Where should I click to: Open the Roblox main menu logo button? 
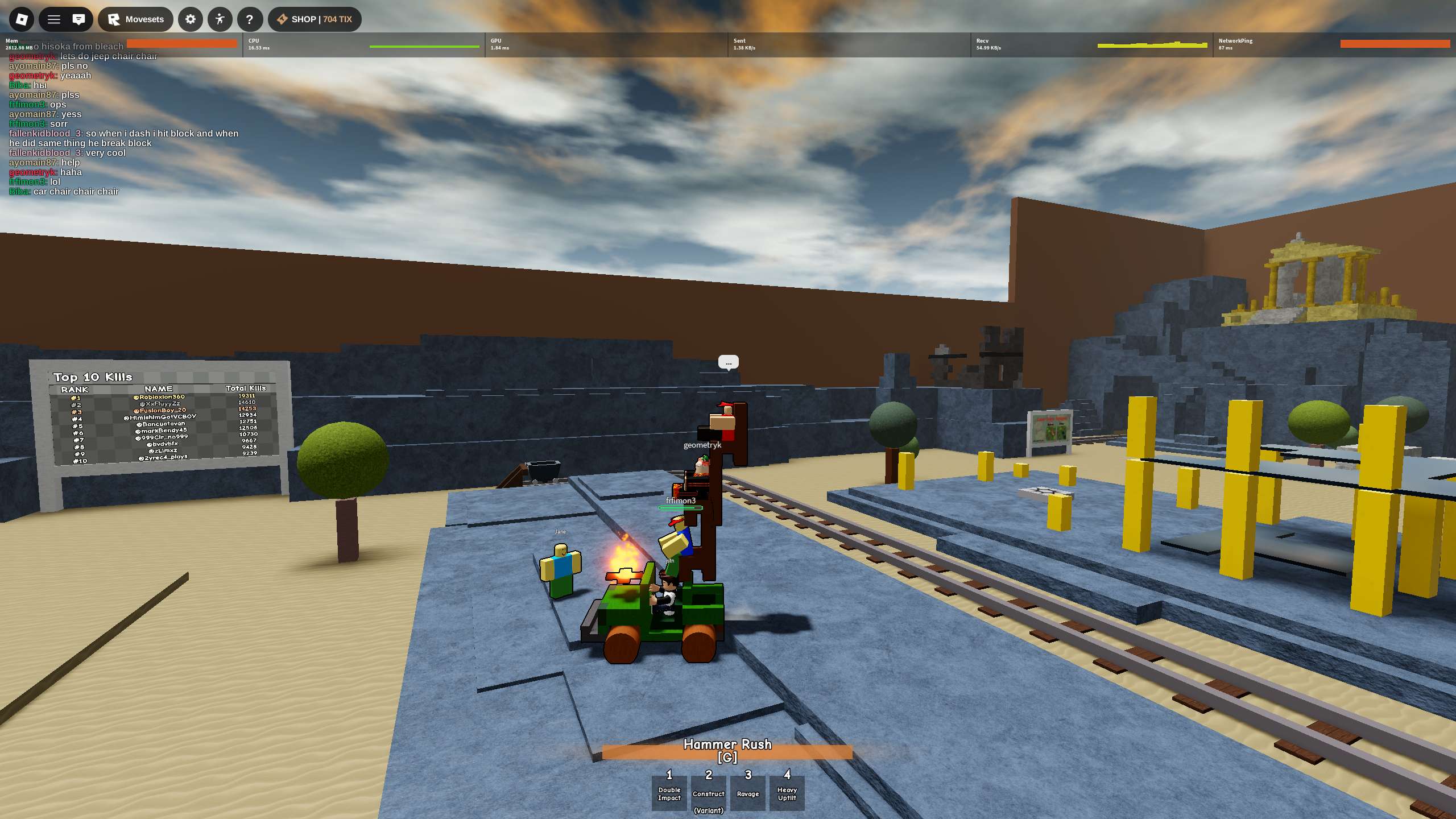pyautogui.click(x=22, y=19)
